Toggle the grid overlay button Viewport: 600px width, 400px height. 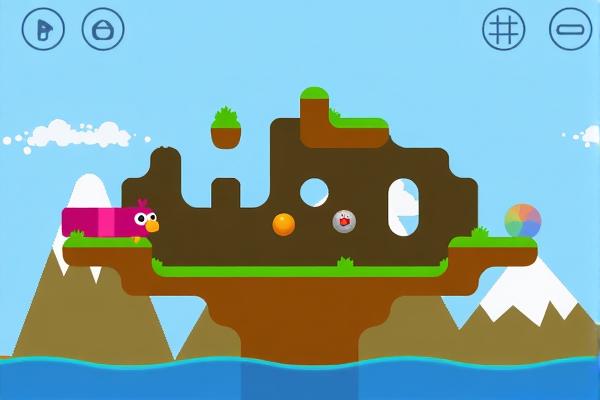503,29
